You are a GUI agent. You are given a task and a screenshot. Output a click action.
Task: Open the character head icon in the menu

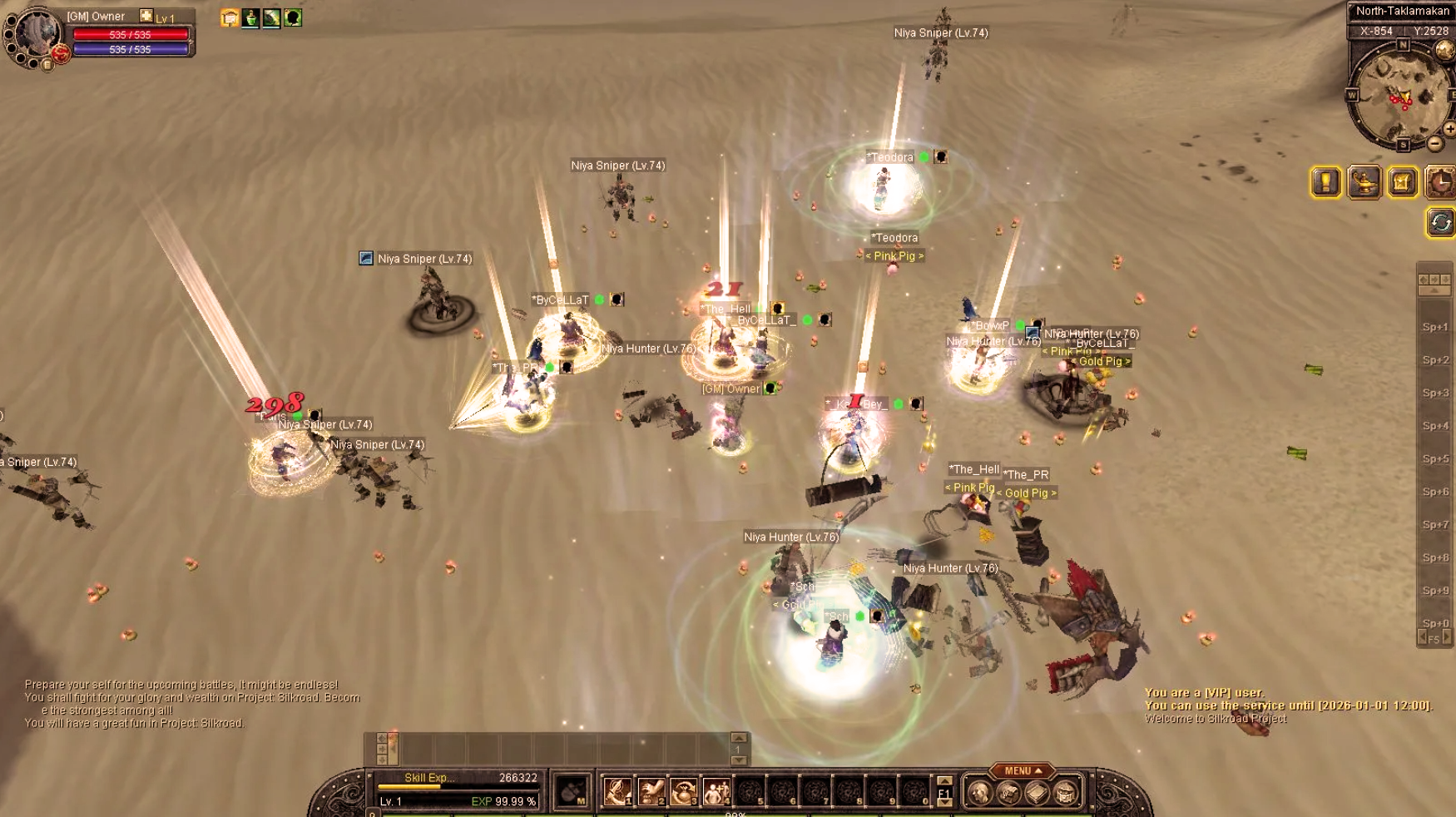[979, 793]
